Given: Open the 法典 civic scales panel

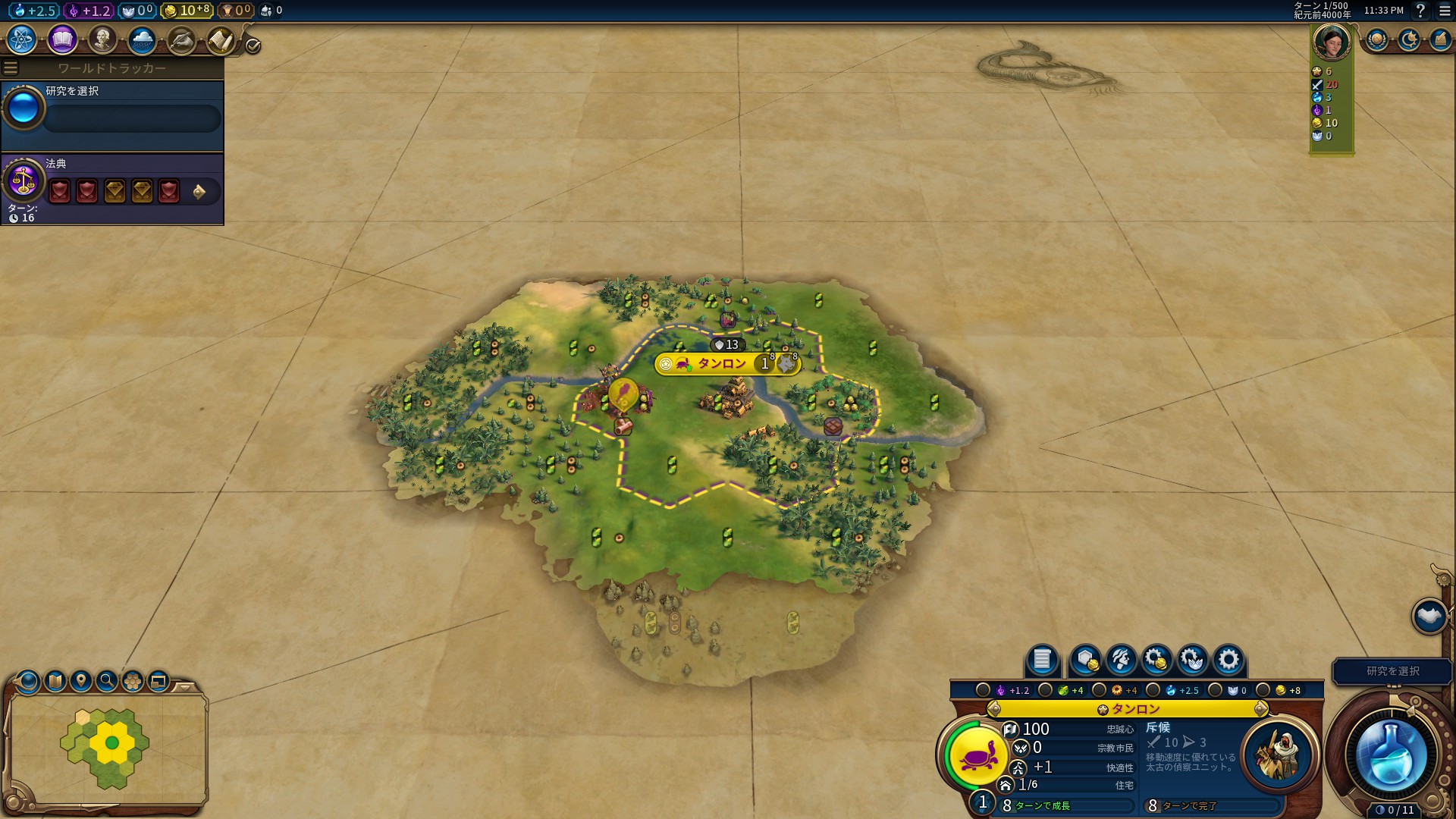Looking at the screenshot, I should (23, 180).
